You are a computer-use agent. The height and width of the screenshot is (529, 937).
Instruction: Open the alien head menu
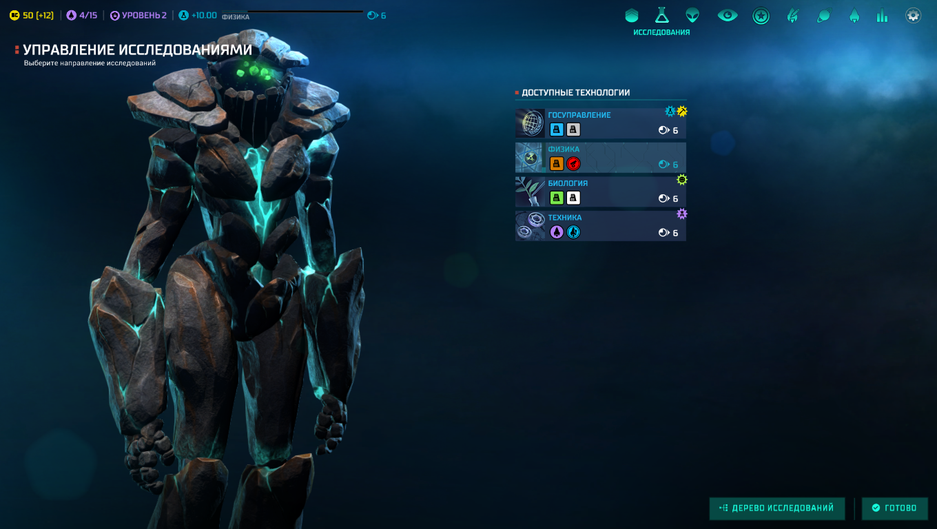tap(692, 16)
